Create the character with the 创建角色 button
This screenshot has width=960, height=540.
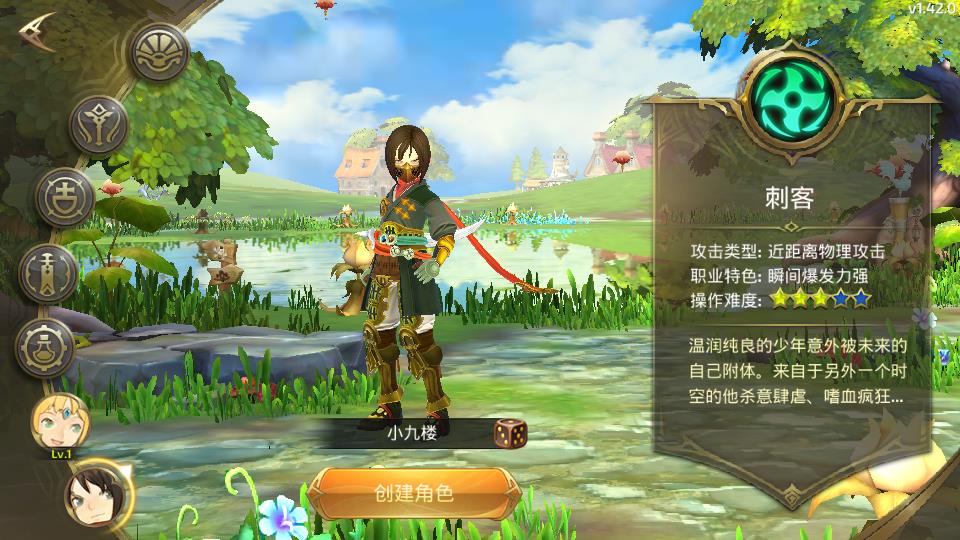pos(413,492)
